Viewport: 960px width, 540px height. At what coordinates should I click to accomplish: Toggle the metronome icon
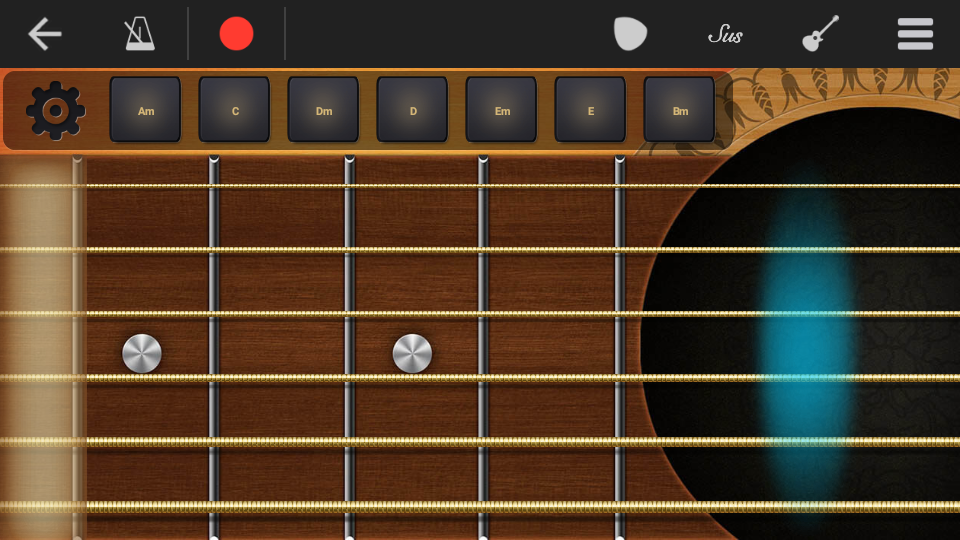coord(139,34)
